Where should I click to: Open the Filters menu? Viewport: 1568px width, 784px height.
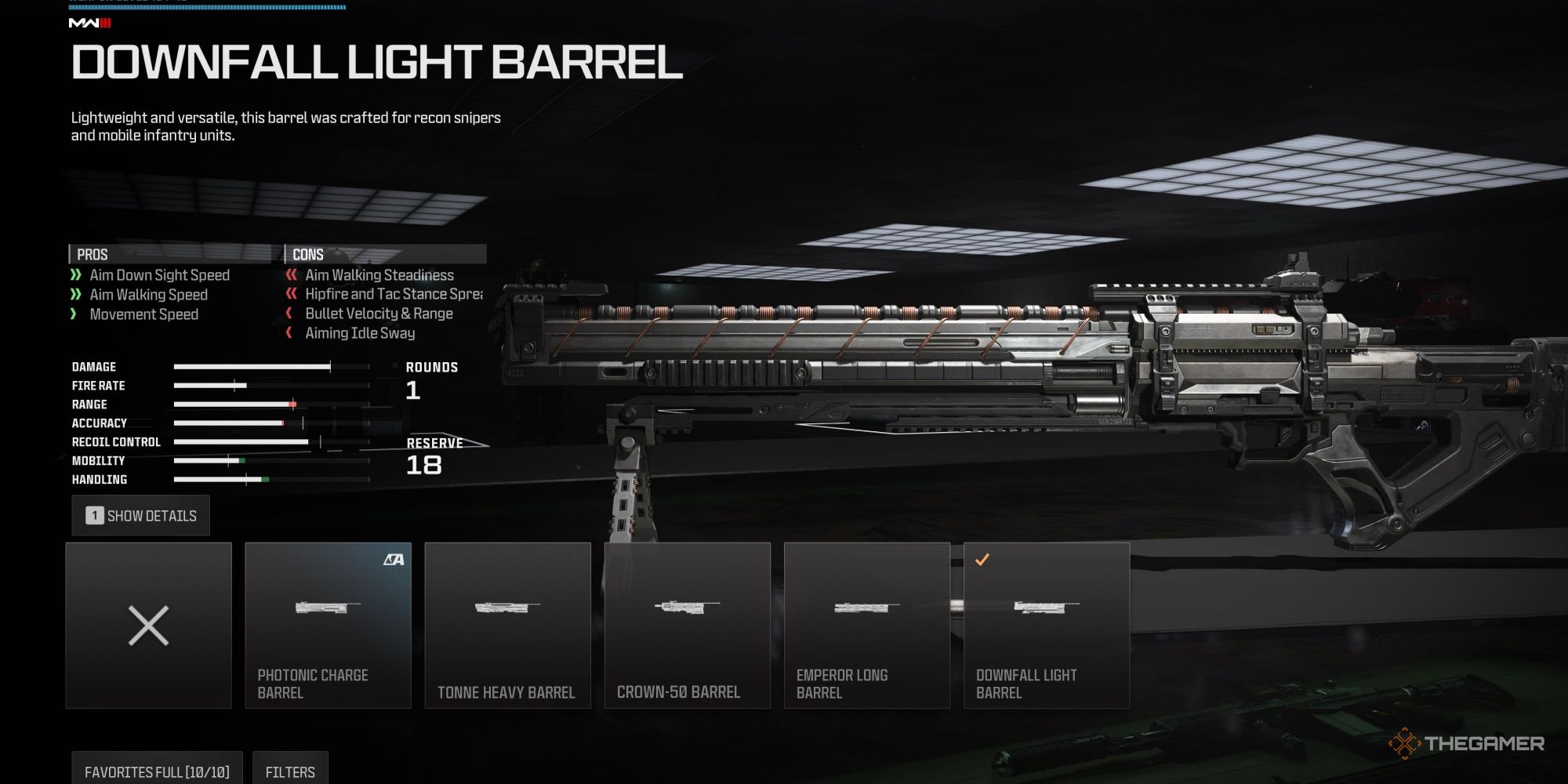pos(290,770)
